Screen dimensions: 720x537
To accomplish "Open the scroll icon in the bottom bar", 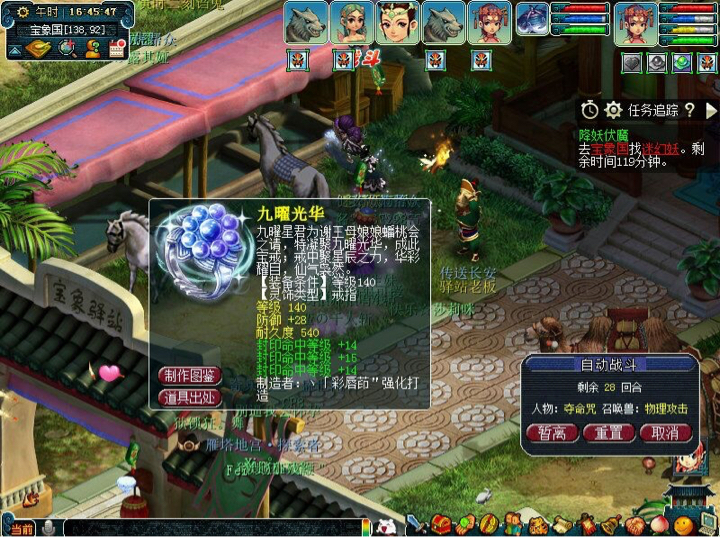I will [x=563, y=523].
